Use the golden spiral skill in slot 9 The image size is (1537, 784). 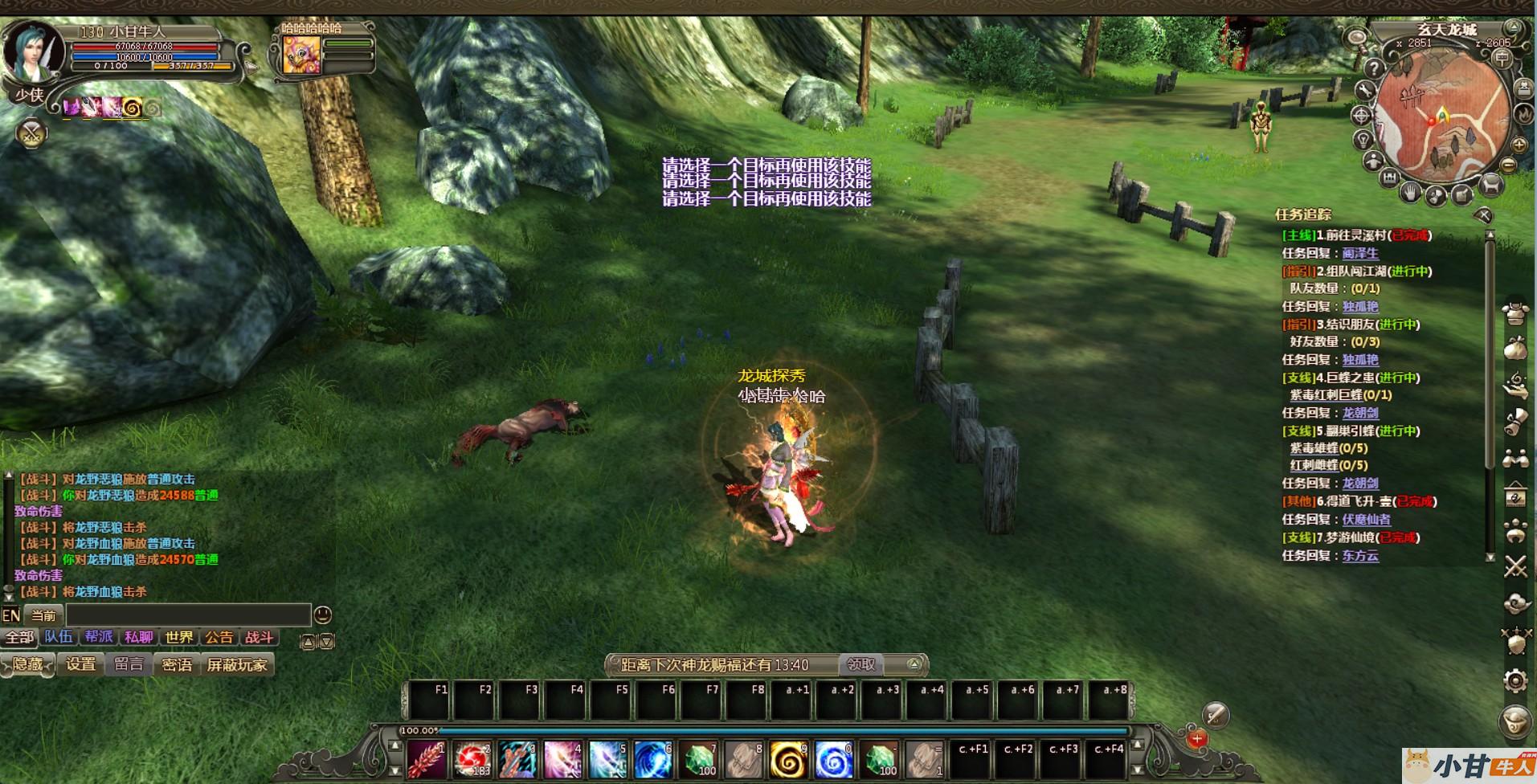(x=787, y=759)
